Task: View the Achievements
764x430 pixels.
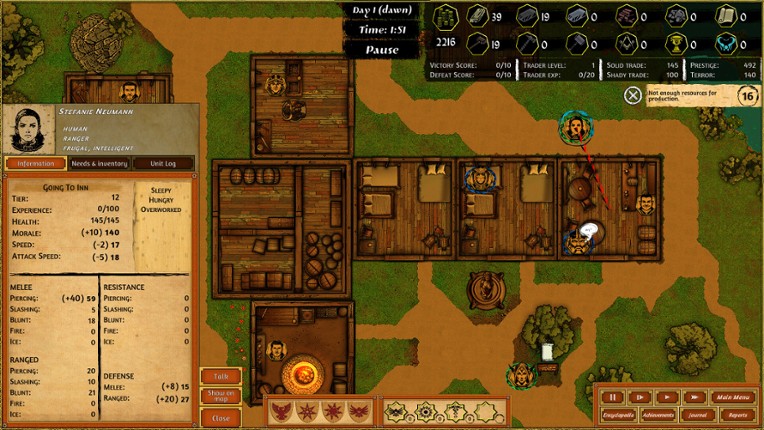Action: tap(658, 414)
